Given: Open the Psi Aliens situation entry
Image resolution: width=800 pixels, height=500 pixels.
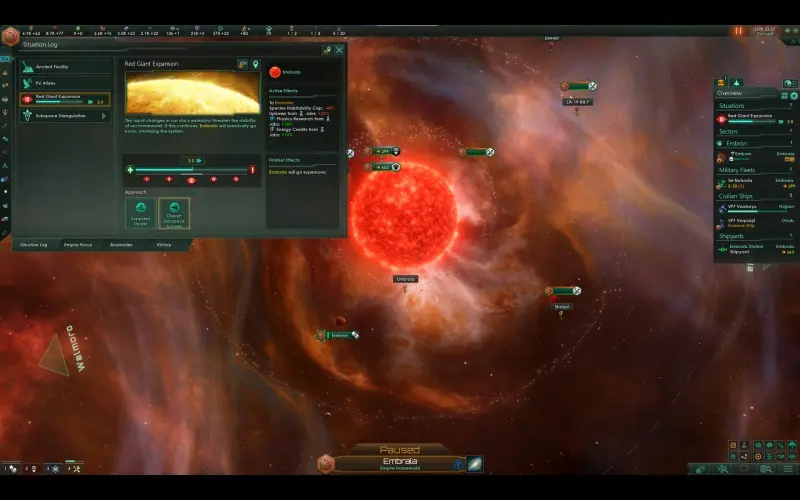Looking at the screenshot, I should tap(66, 82).
